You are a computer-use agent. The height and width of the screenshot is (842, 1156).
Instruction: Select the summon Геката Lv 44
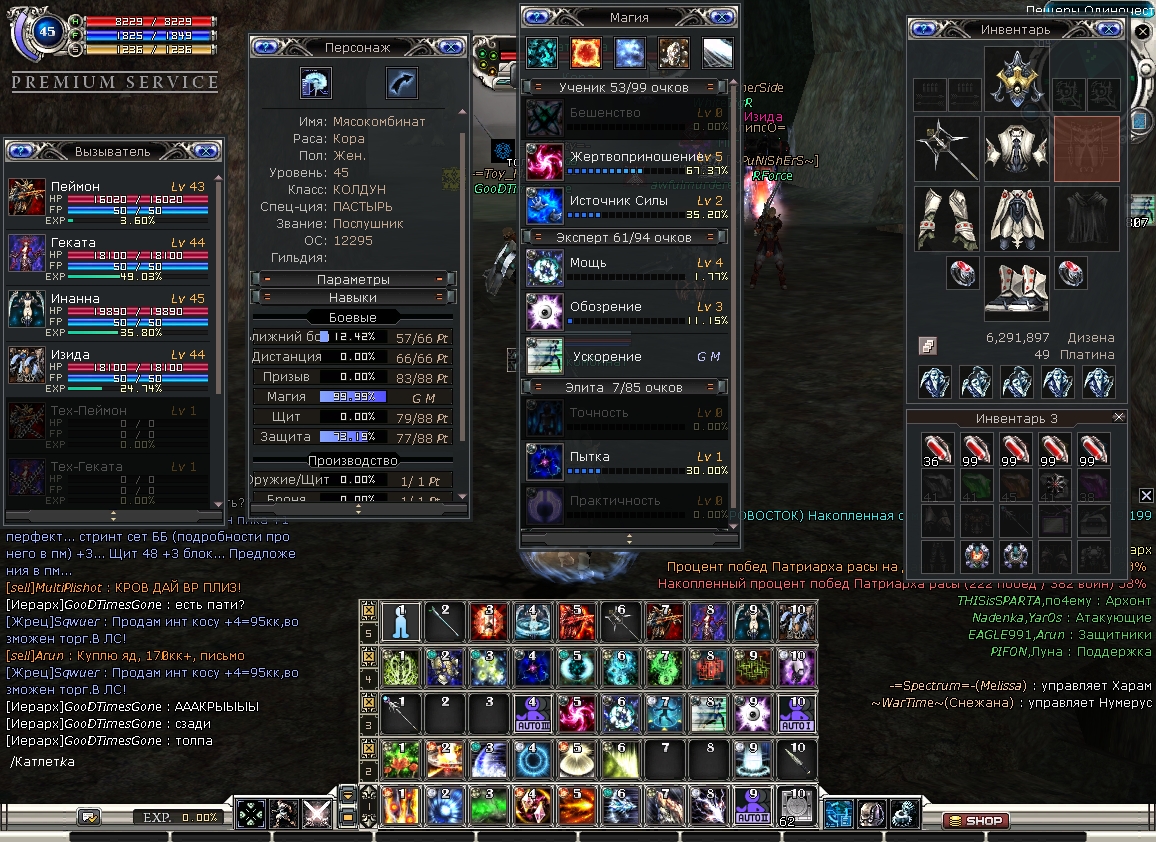coord(27,252)
